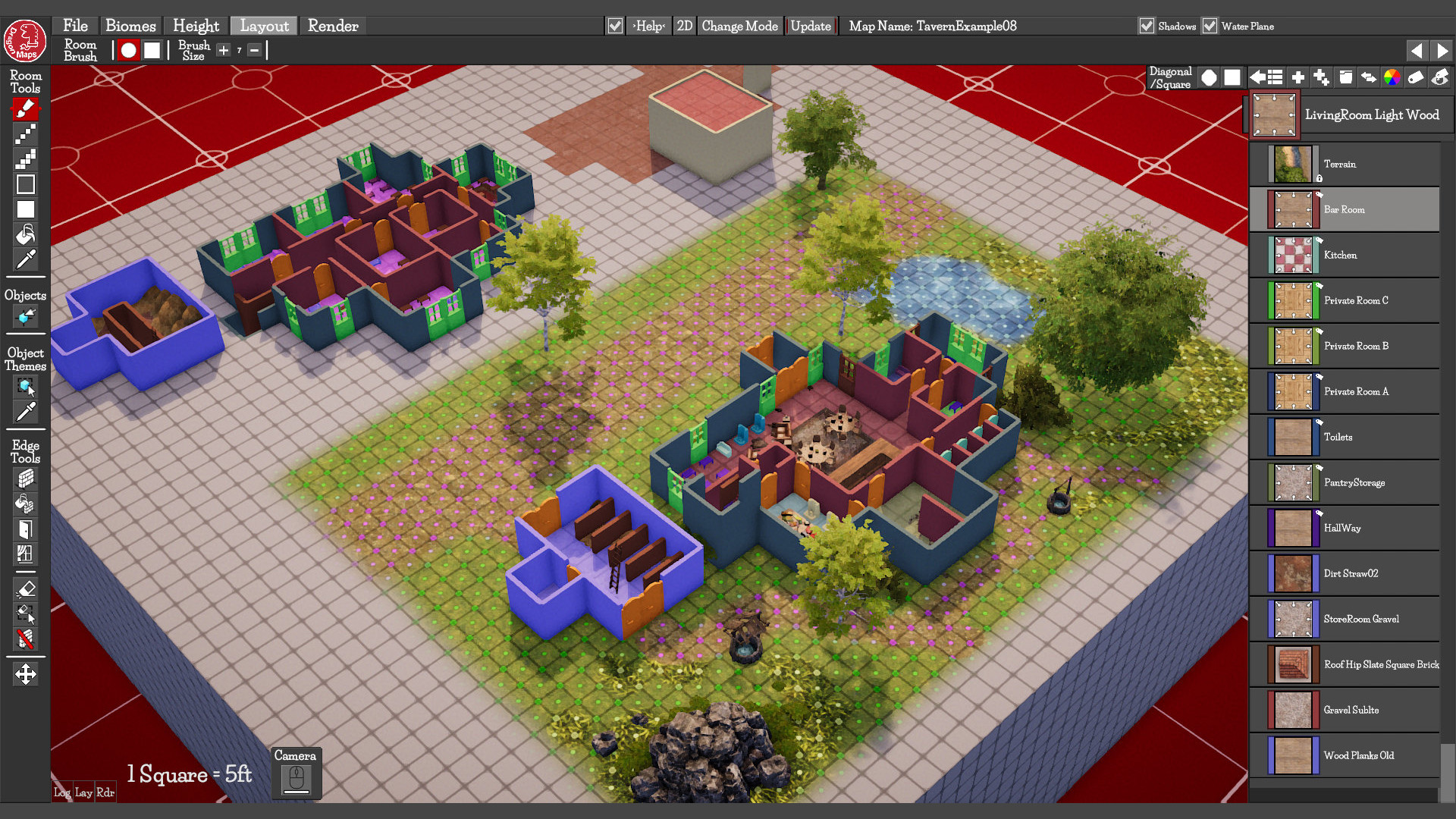This screenshot has height=819, width=1456.
Task: Select the Room Brush paint tool
Action: pyautogui.click(x=26, y=108)
